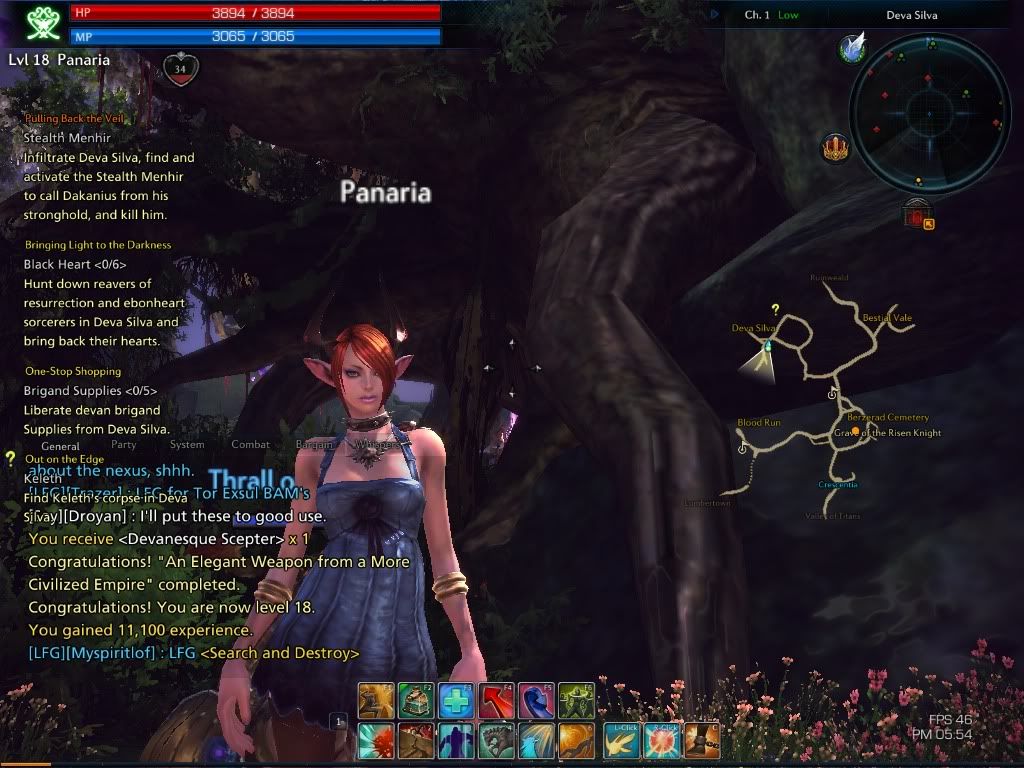Open the winged emblem icon beside minimap
The height and width of the screenshot is (768, 1024).
coord(853,48)
